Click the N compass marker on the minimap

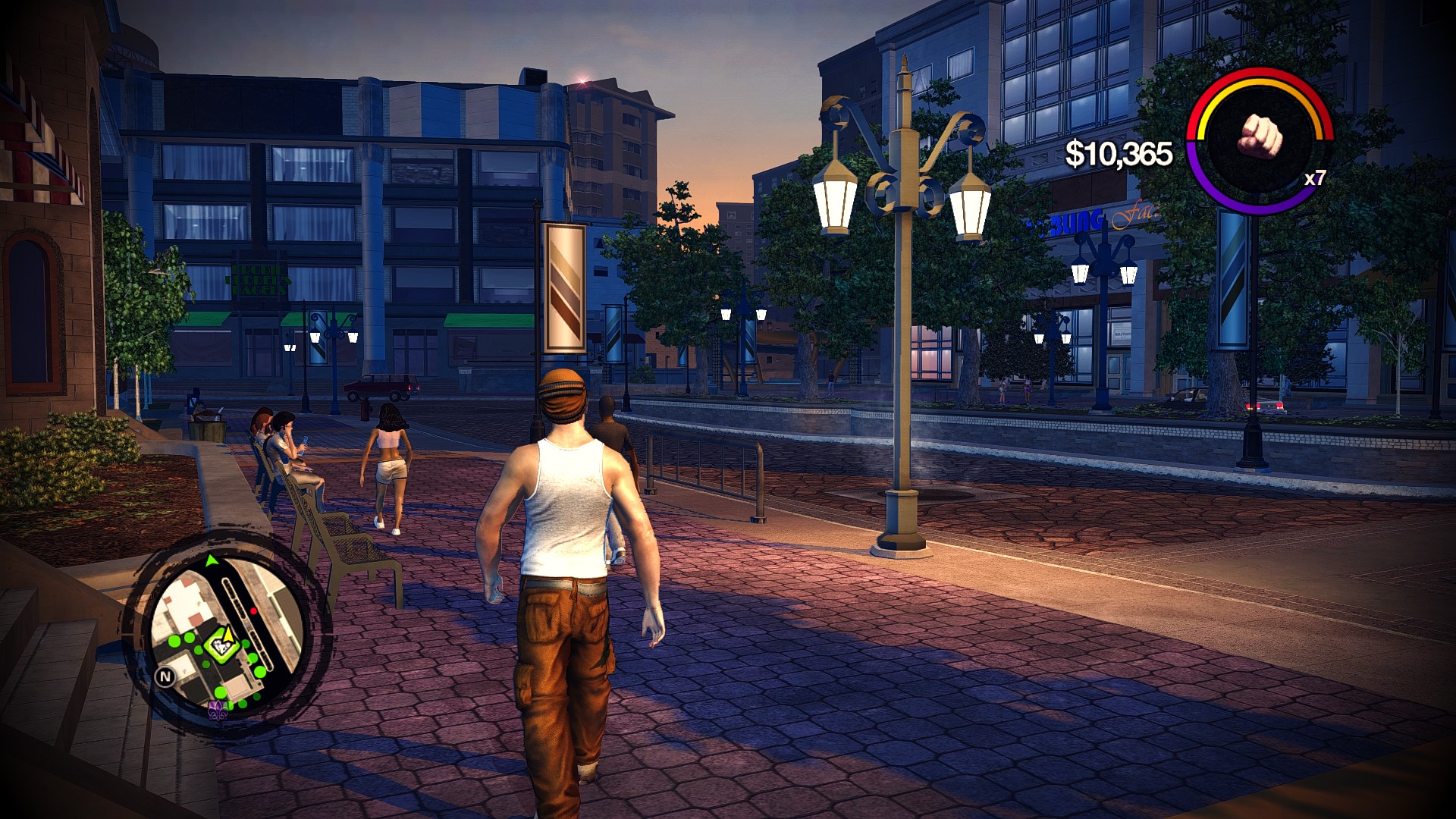point(164,676)
